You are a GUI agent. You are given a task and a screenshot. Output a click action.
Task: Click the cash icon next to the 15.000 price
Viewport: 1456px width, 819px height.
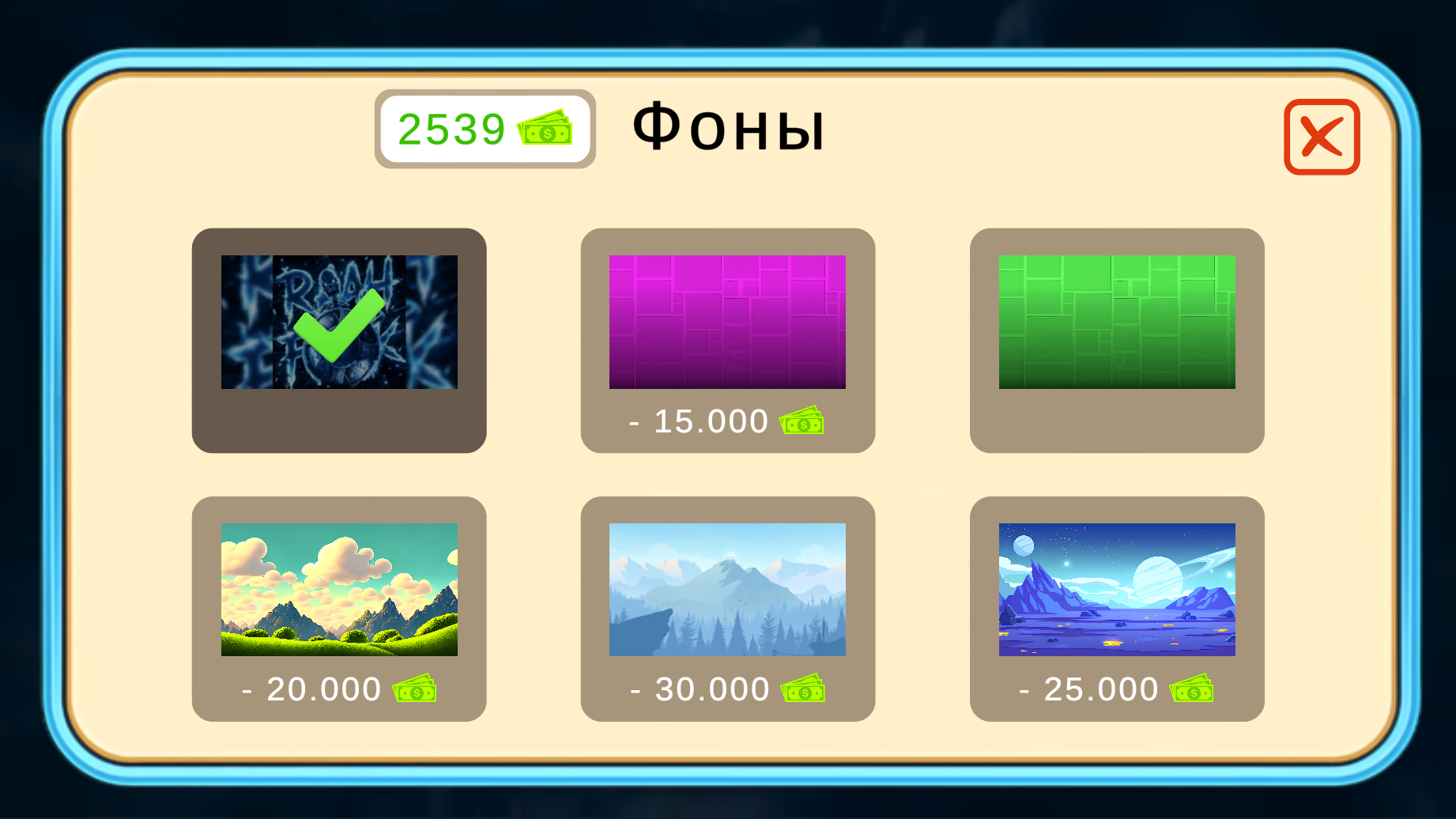click(x=802, y=422)
